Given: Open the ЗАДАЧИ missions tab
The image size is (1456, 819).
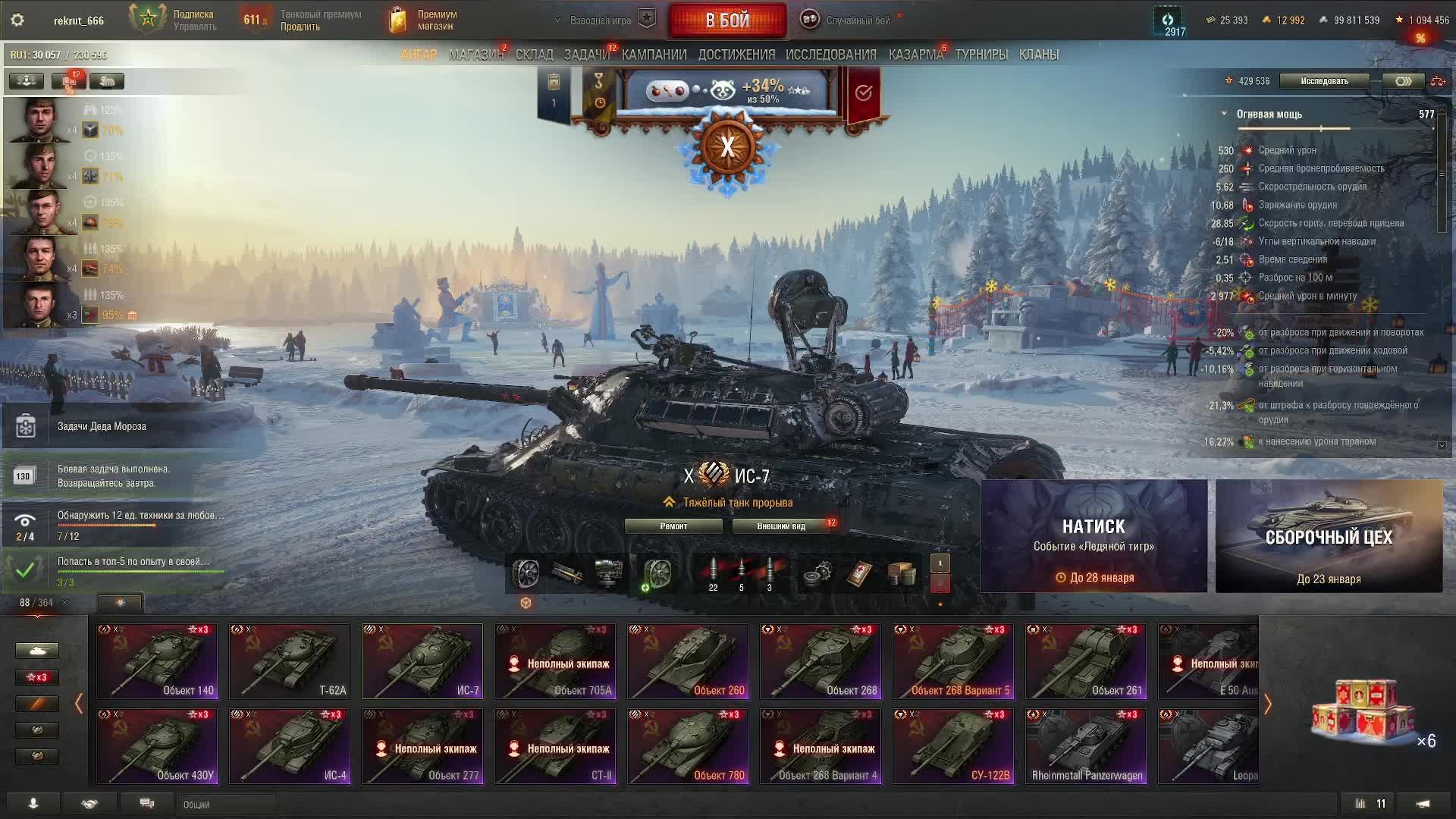Looking at the screenshot, I should [586, 55].
